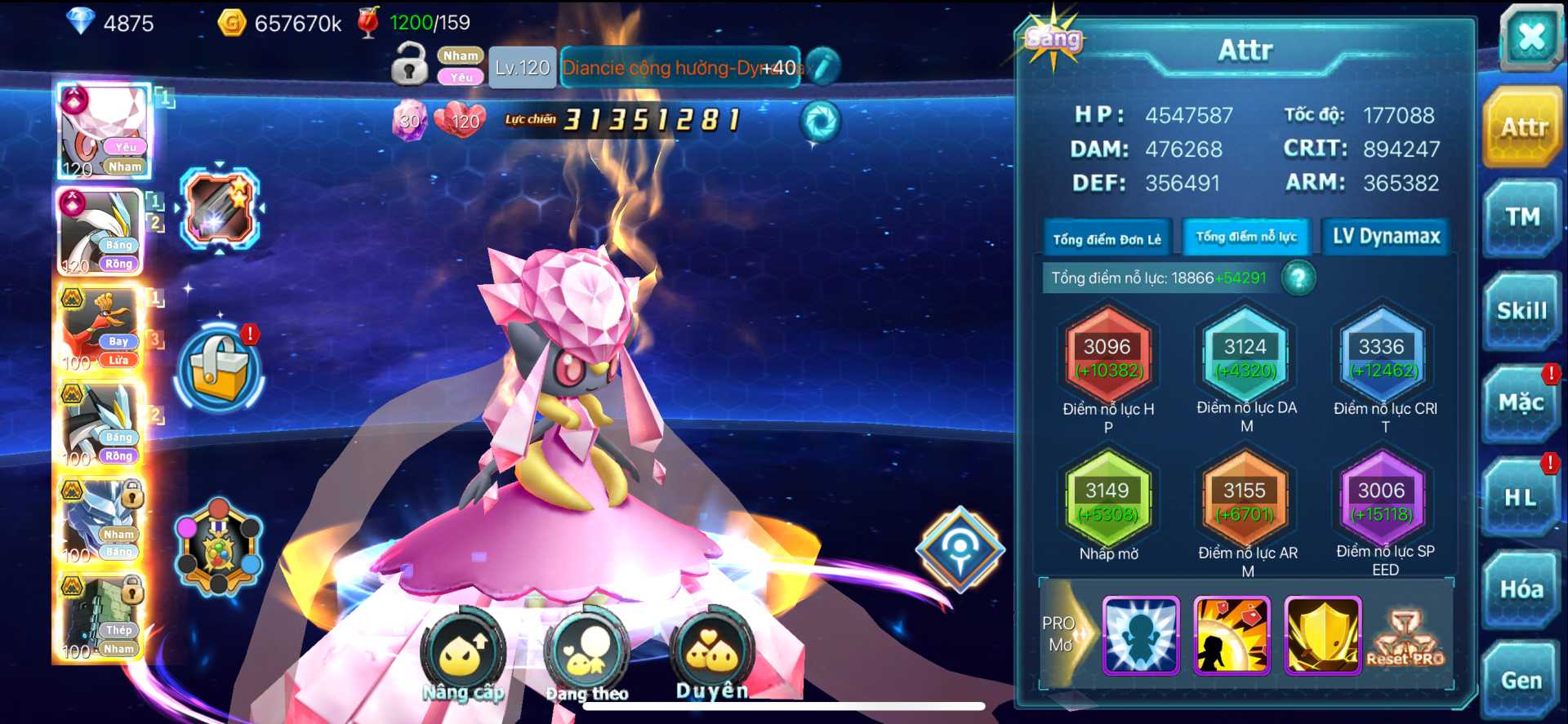Open the Skill side tab
The width and height of the screenshot is (1568, 724).
pos(1522,311)
